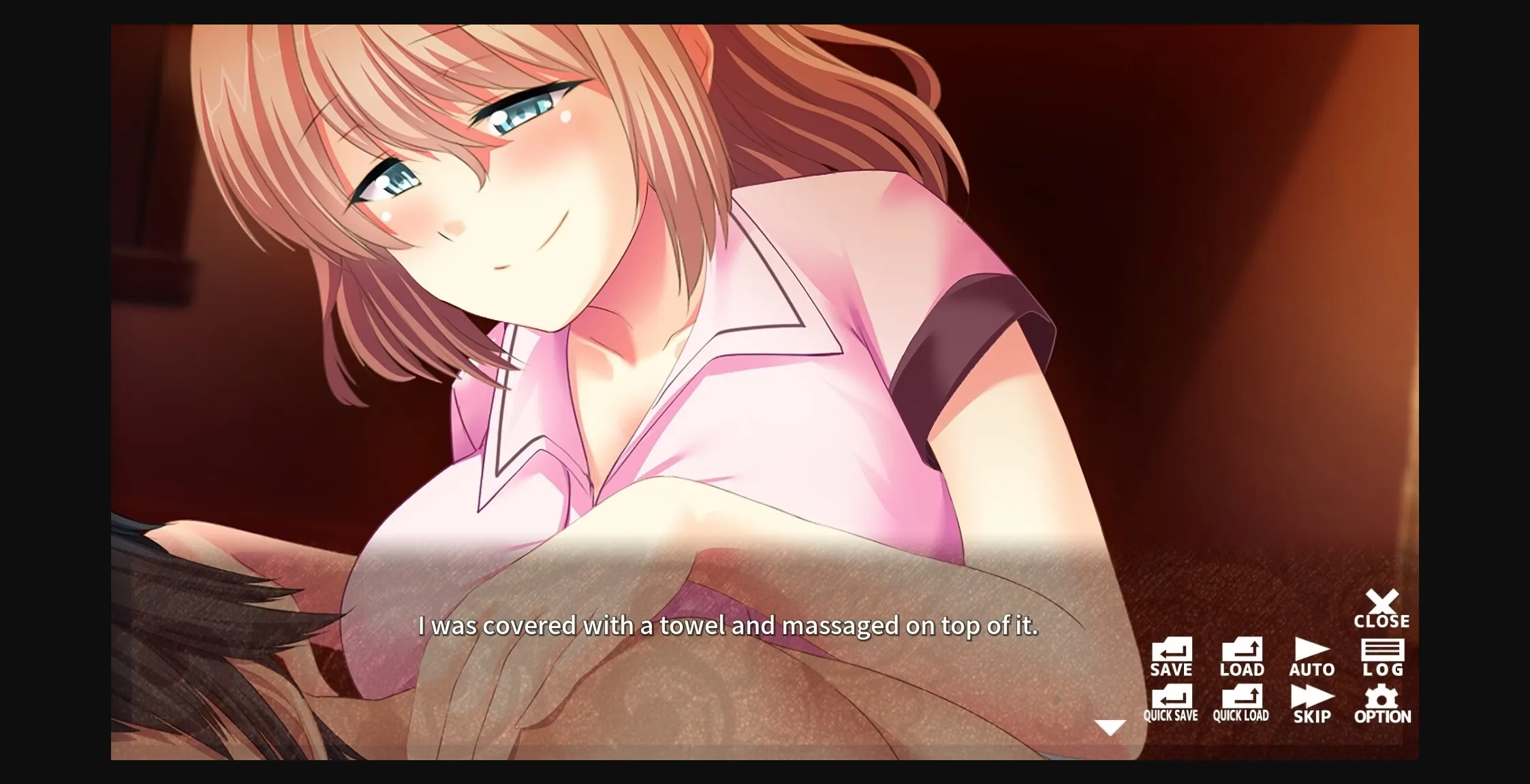Click the AUTO play arrow icon

coord(1311,648)
